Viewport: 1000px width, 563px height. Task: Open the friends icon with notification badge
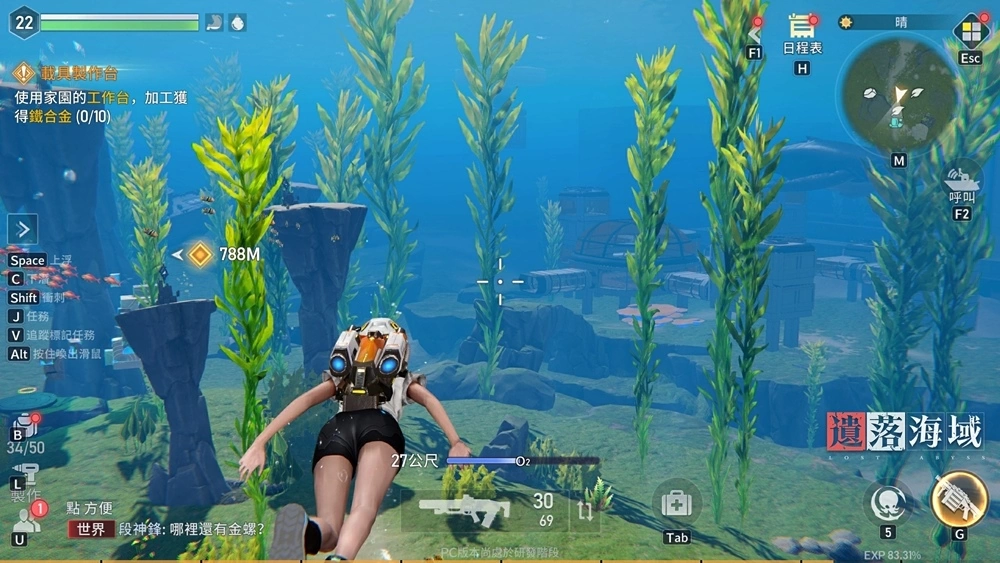coord(23,520)
